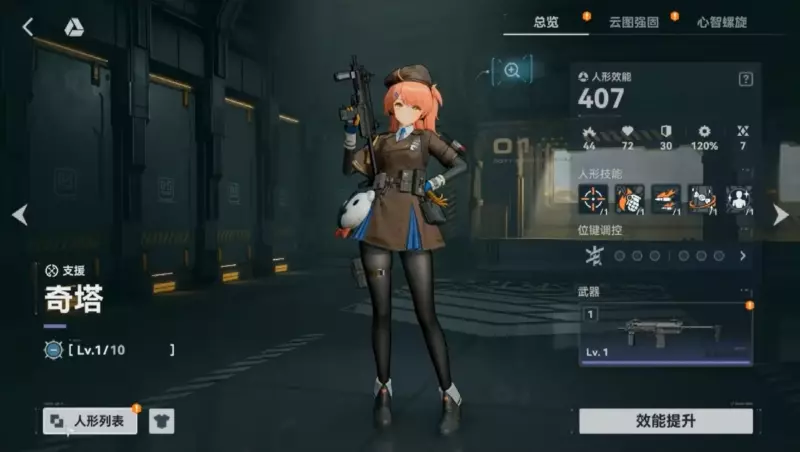The height and width of the screenshot is (452, 800).
Task: Click the Lv.1/10 level indicator
Action: tap(110, 350)
